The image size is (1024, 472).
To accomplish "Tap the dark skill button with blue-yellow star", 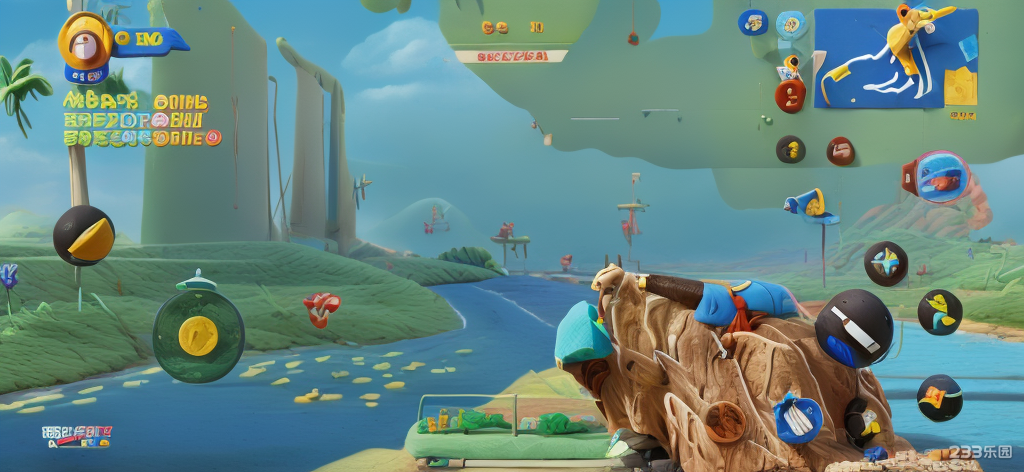I will tap(885, 264).
